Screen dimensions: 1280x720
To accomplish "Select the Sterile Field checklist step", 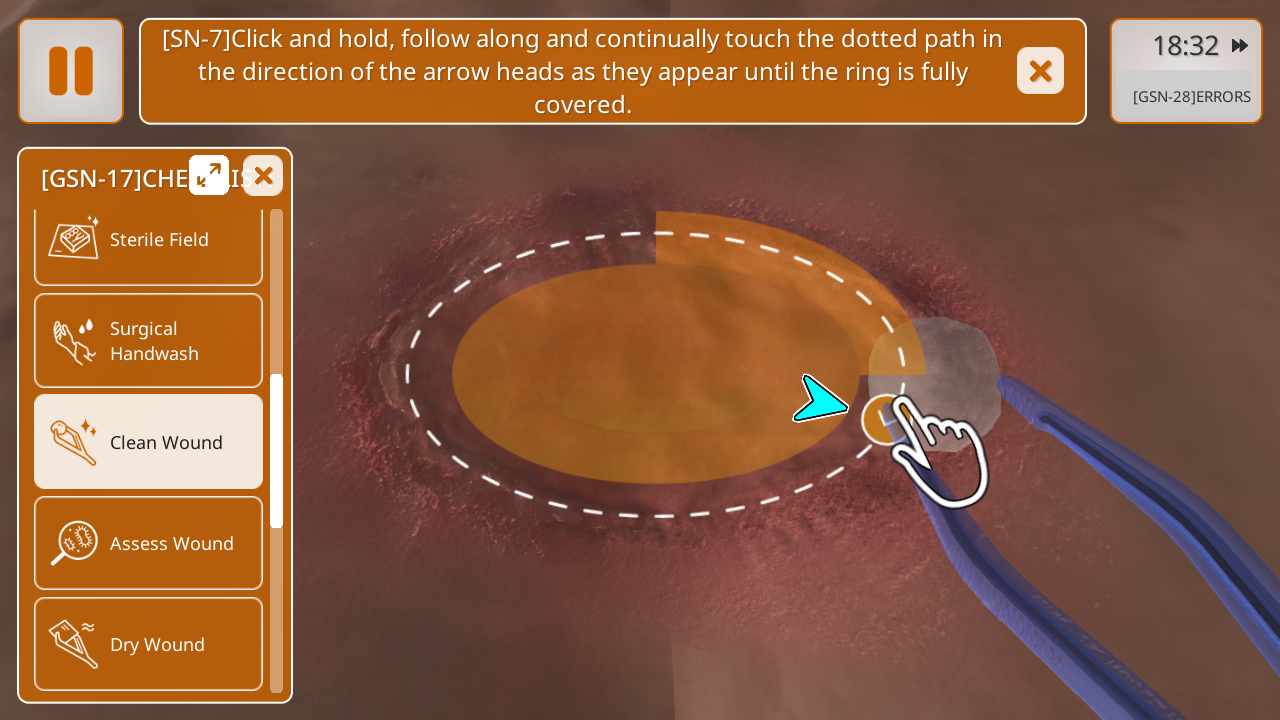I will pos(148,241).
